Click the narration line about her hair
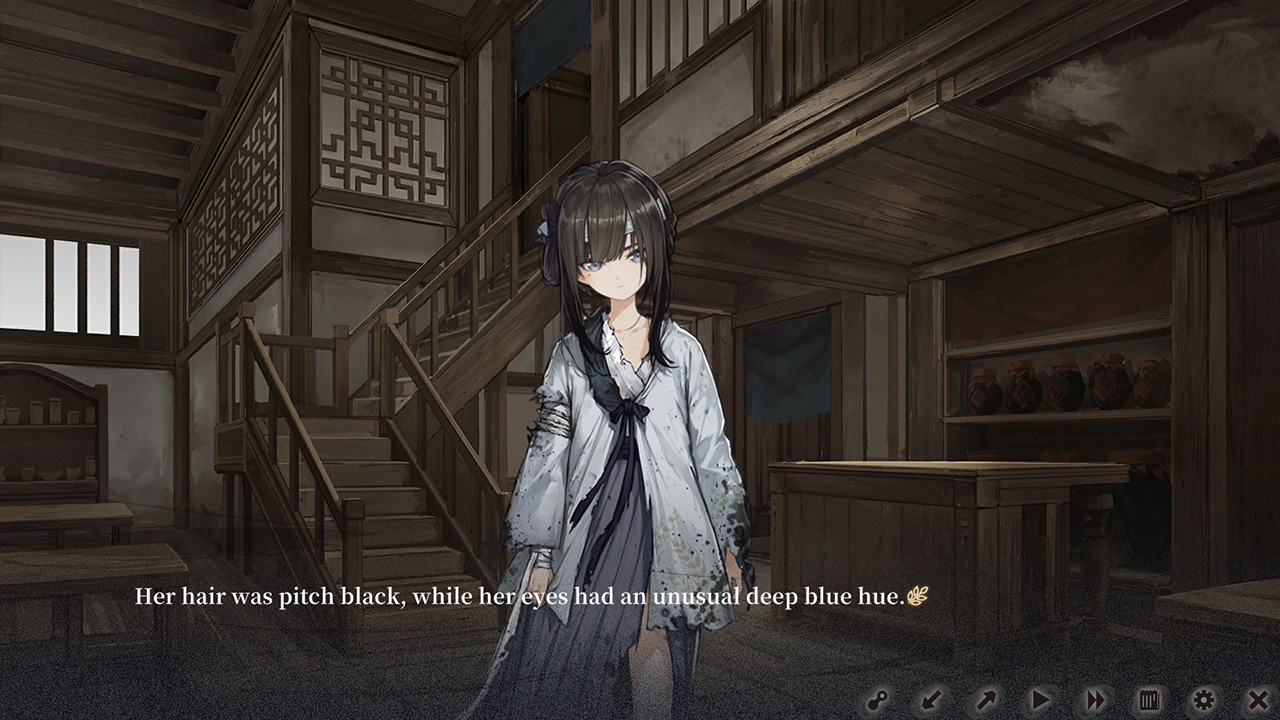The height and width of the screenshot is (720, 1280). point(520,596)
